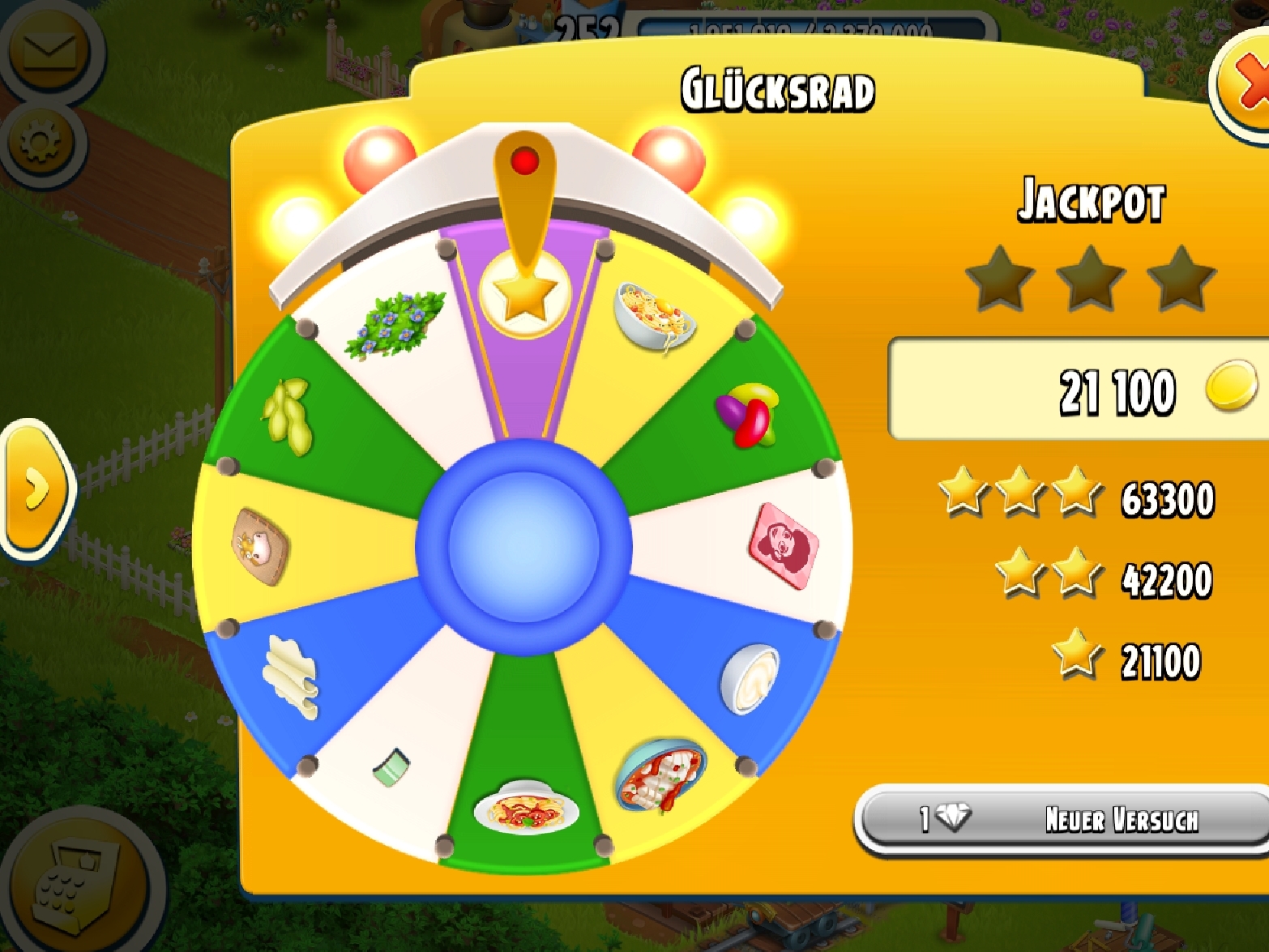Click the blue wheel center hub
The height and width of the screenshot is (952, 1269).
coord(523,544)
